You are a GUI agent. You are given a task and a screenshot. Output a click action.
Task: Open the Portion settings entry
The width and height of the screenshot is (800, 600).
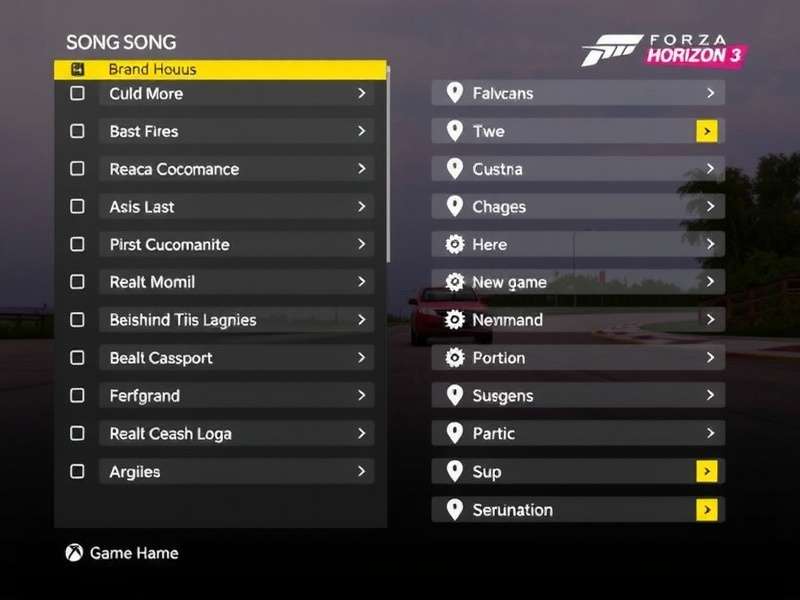click(x=578, y=358)
